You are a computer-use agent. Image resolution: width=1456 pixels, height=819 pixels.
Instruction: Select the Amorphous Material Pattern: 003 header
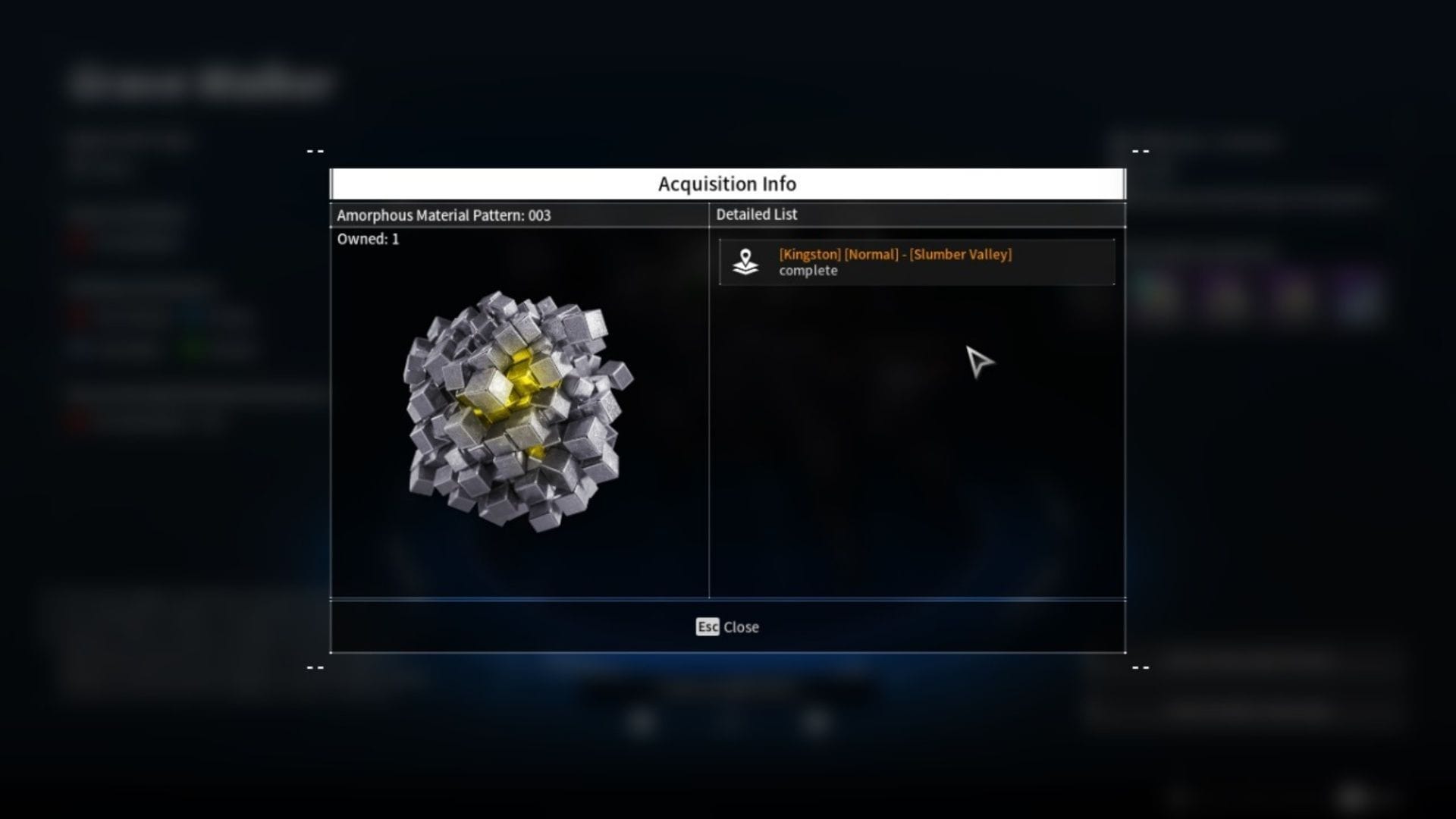[444, 215]
